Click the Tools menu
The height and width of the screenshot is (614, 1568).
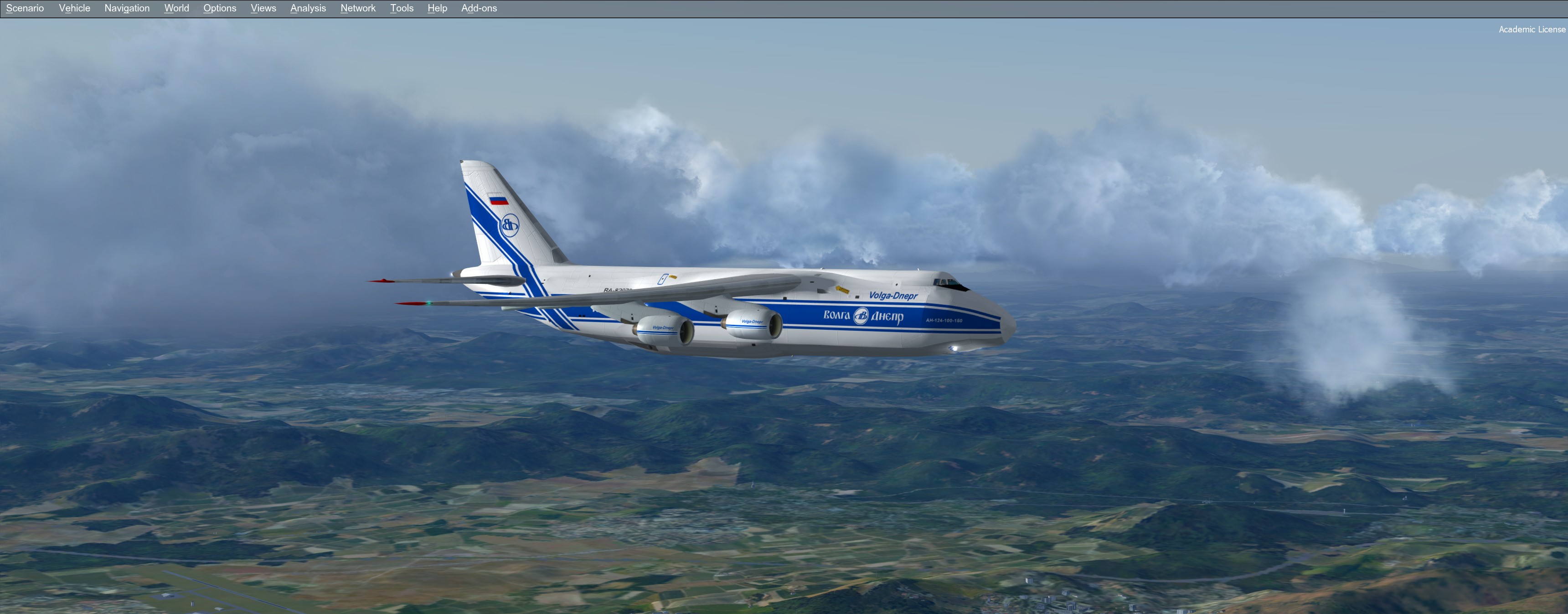[402, 8]
